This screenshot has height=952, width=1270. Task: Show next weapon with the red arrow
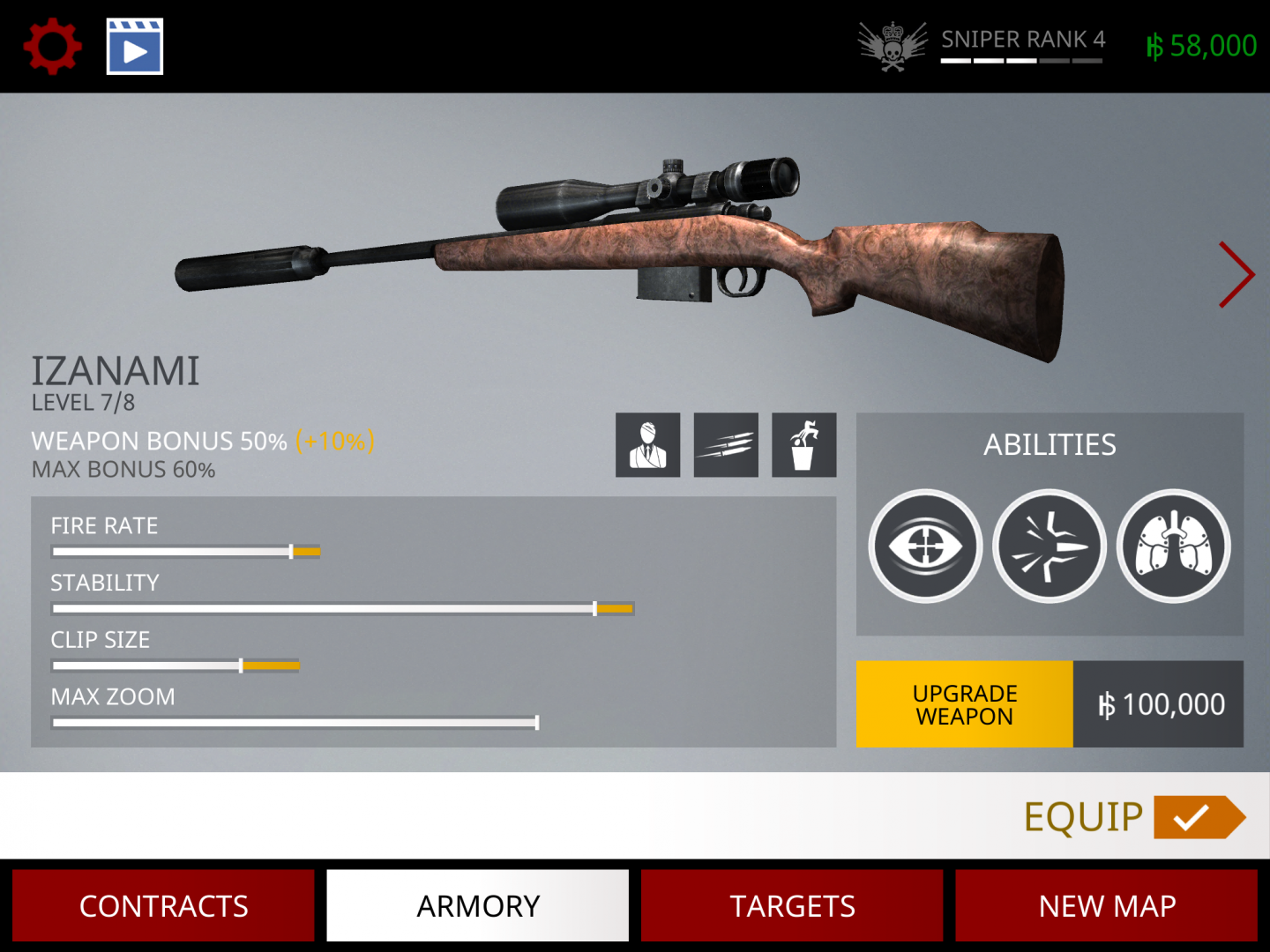(x=1236, y=275)
